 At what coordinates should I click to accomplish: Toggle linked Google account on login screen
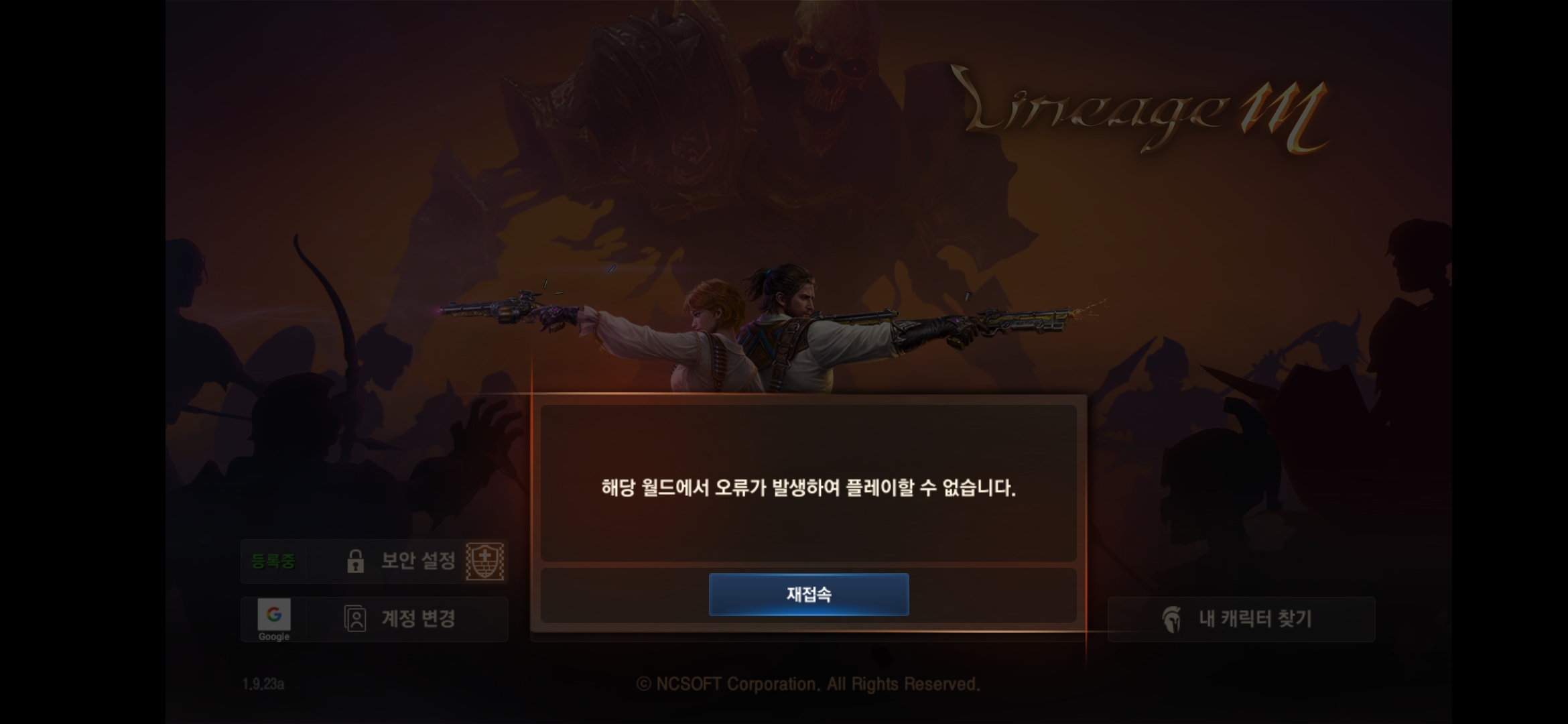point(273,615)
